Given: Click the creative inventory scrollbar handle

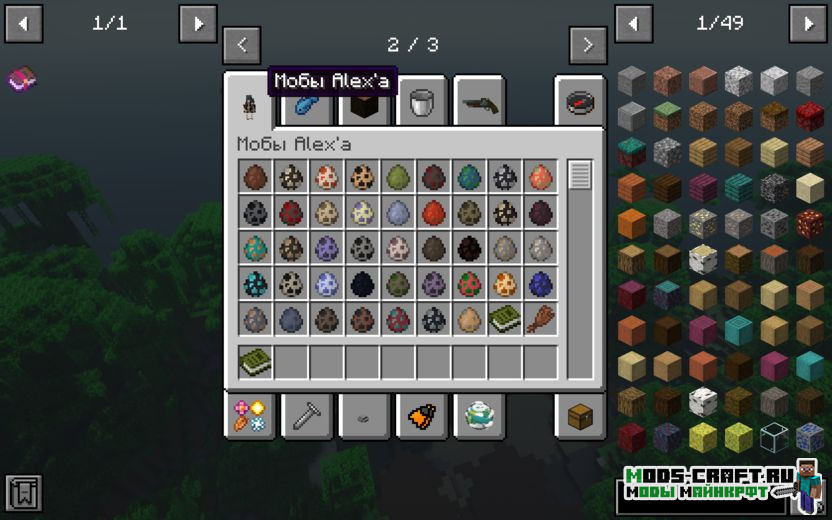Looking at the screenshot, I should click(x=580, y=176).
